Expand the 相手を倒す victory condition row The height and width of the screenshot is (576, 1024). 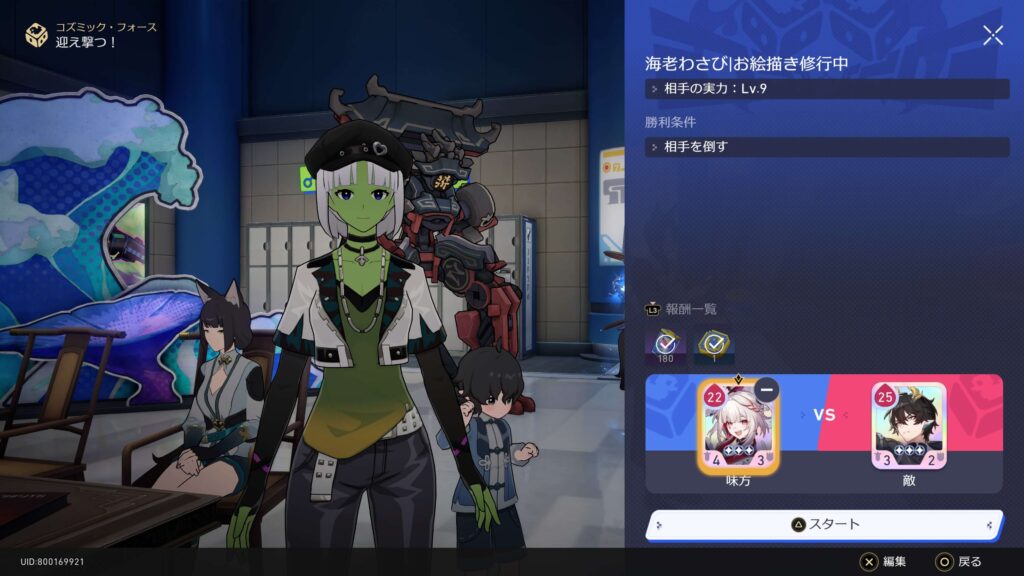[x=827, y=147]
